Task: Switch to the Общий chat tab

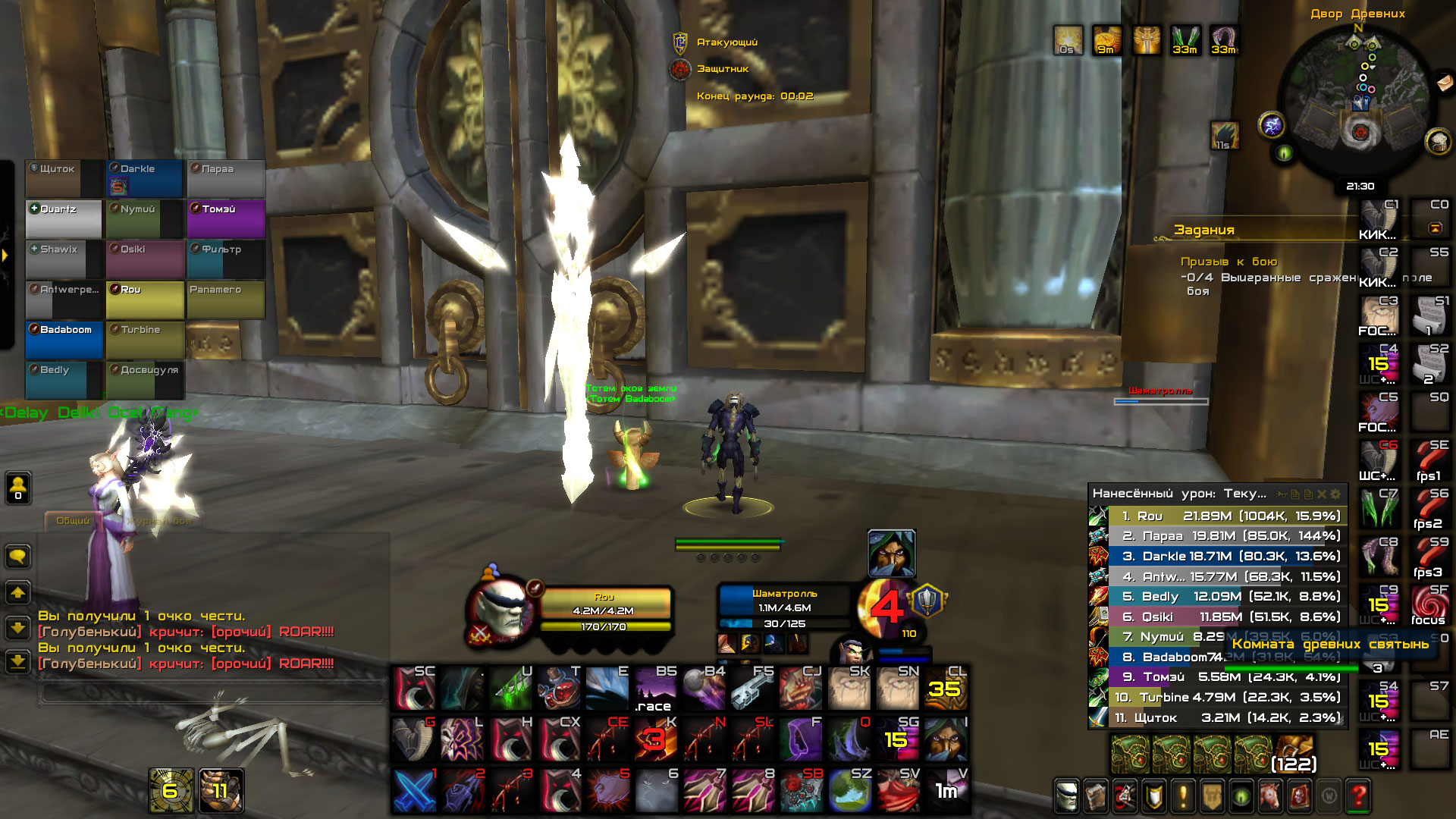Action: coord(73,520)
